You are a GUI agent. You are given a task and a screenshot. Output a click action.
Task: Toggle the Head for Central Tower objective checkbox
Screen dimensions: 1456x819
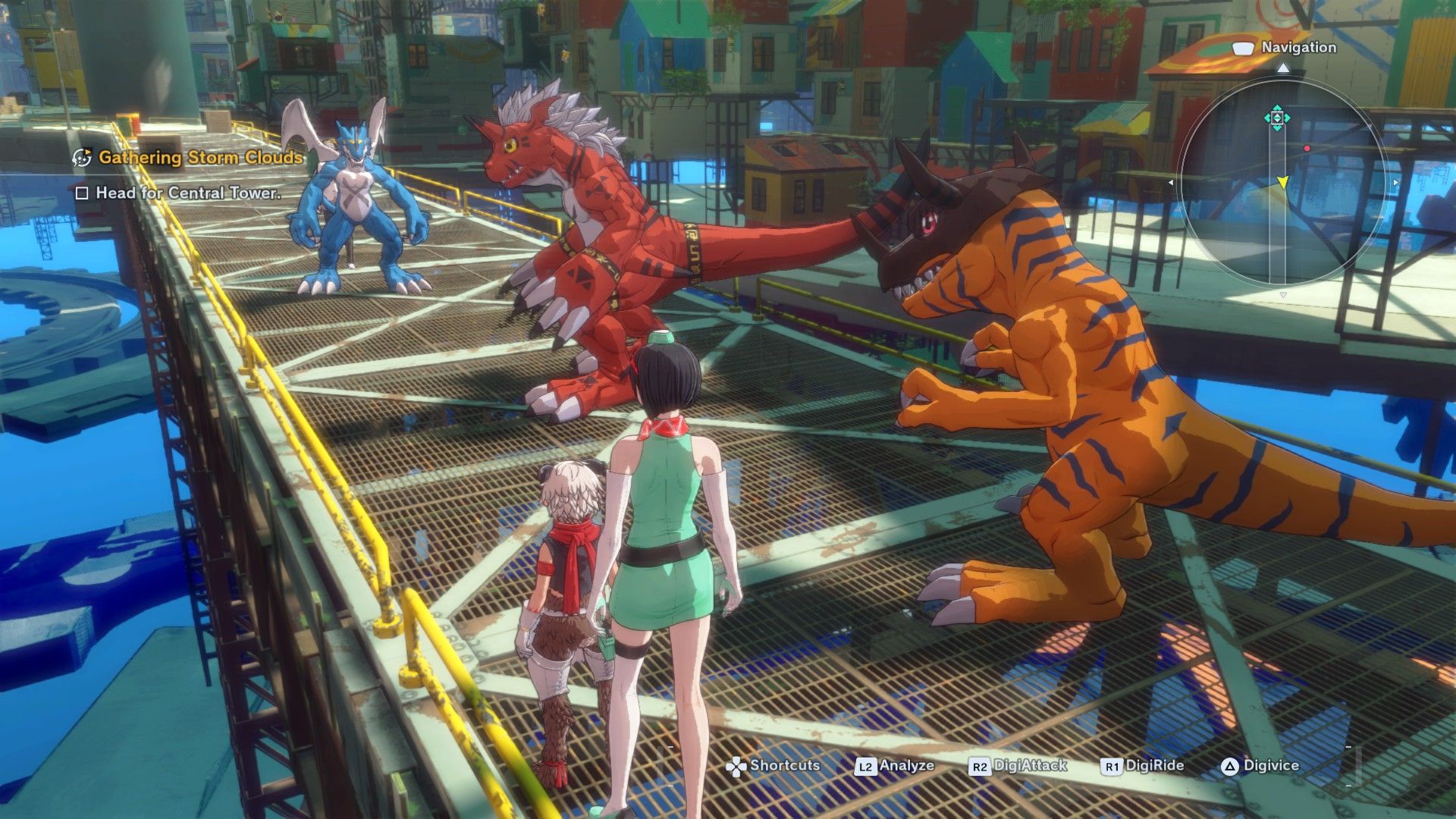[x=82, y=193]
